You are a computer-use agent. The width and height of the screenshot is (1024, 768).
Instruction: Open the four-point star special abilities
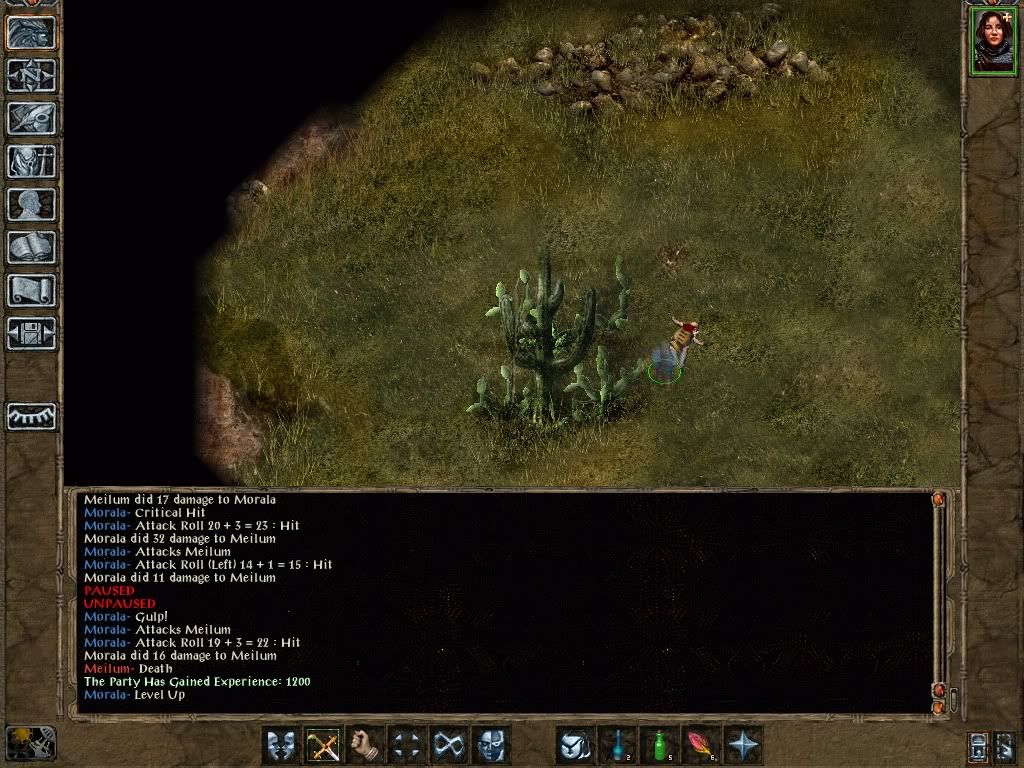[743, 746]
